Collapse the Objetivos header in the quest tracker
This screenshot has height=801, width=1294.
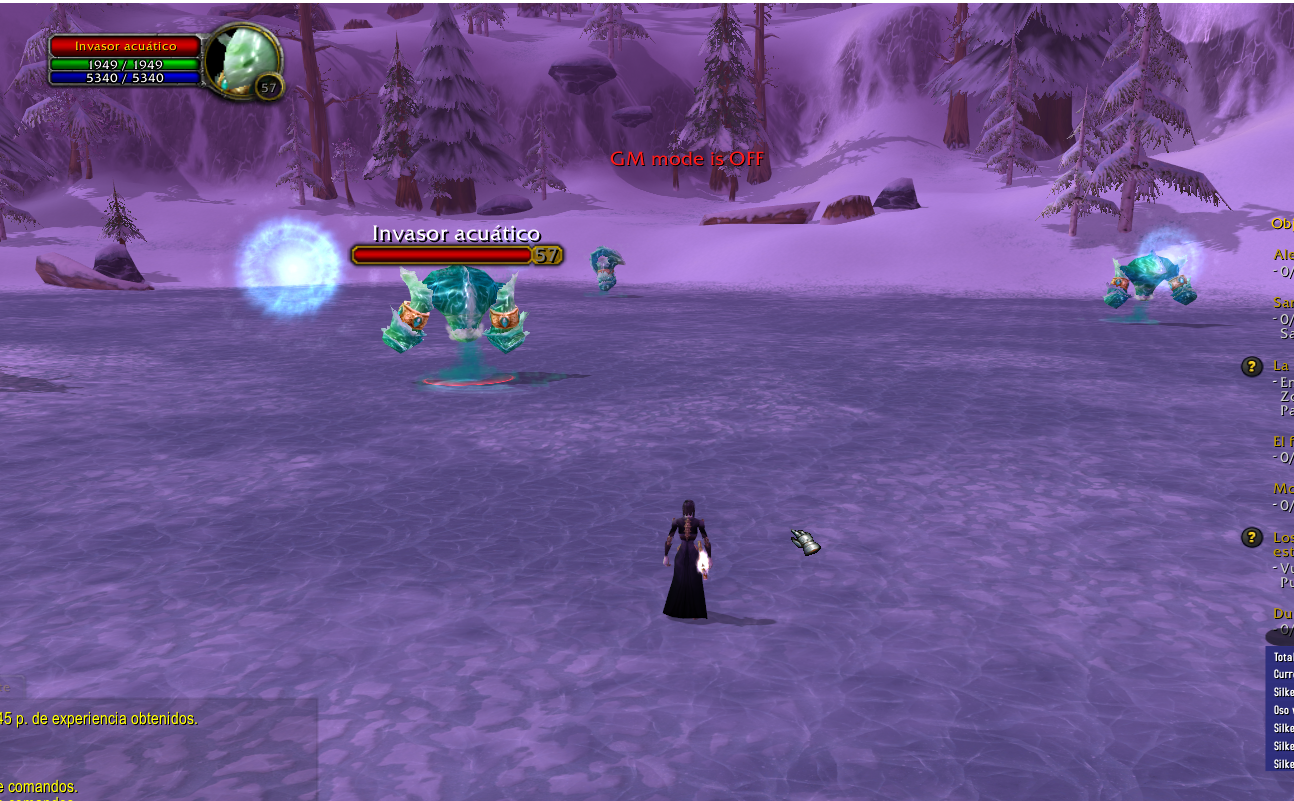pos(1282,222)
